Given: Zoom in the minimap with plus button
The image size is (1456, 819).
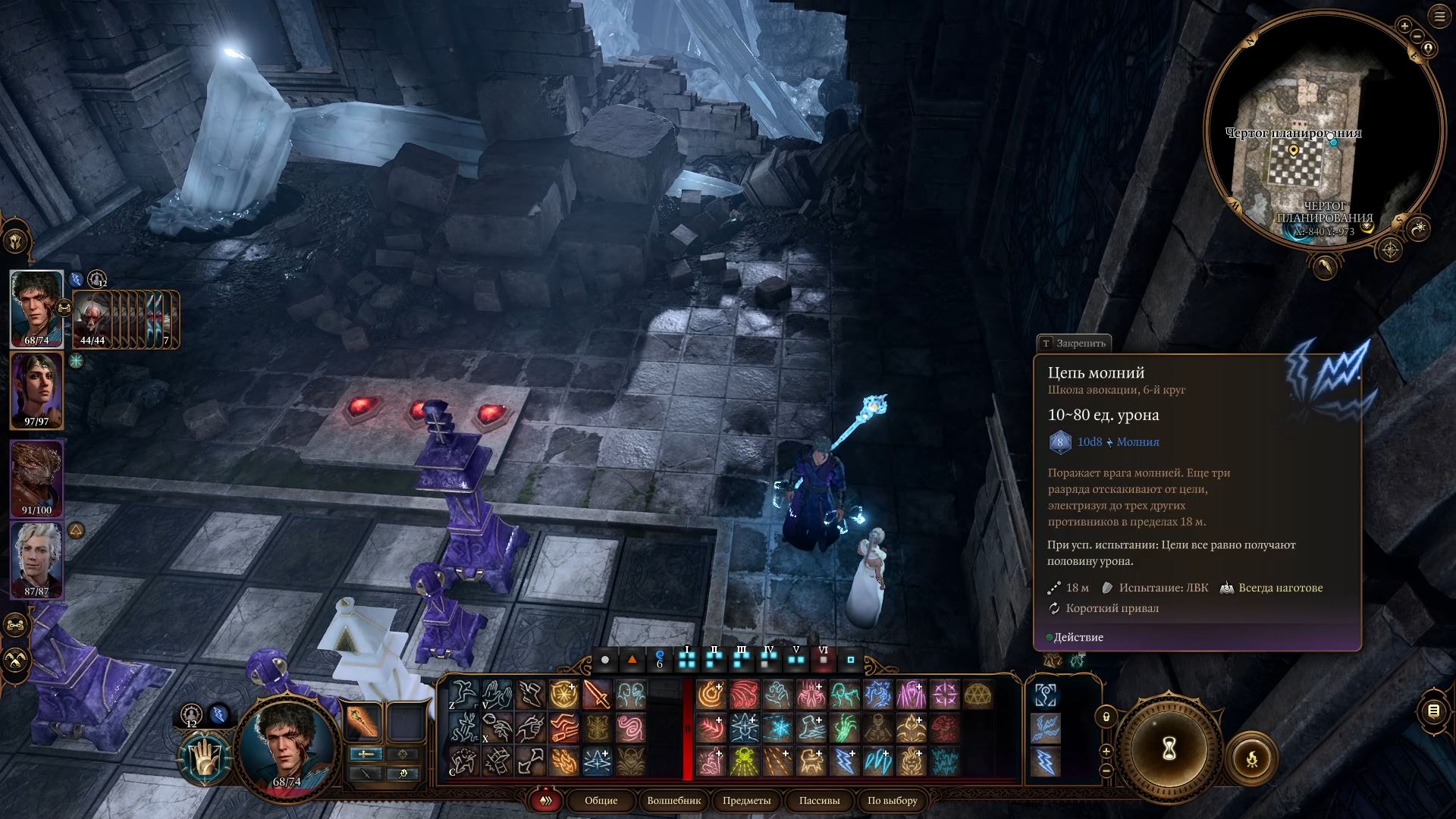Looking at the screenshot, I should tap(1404, 27).
